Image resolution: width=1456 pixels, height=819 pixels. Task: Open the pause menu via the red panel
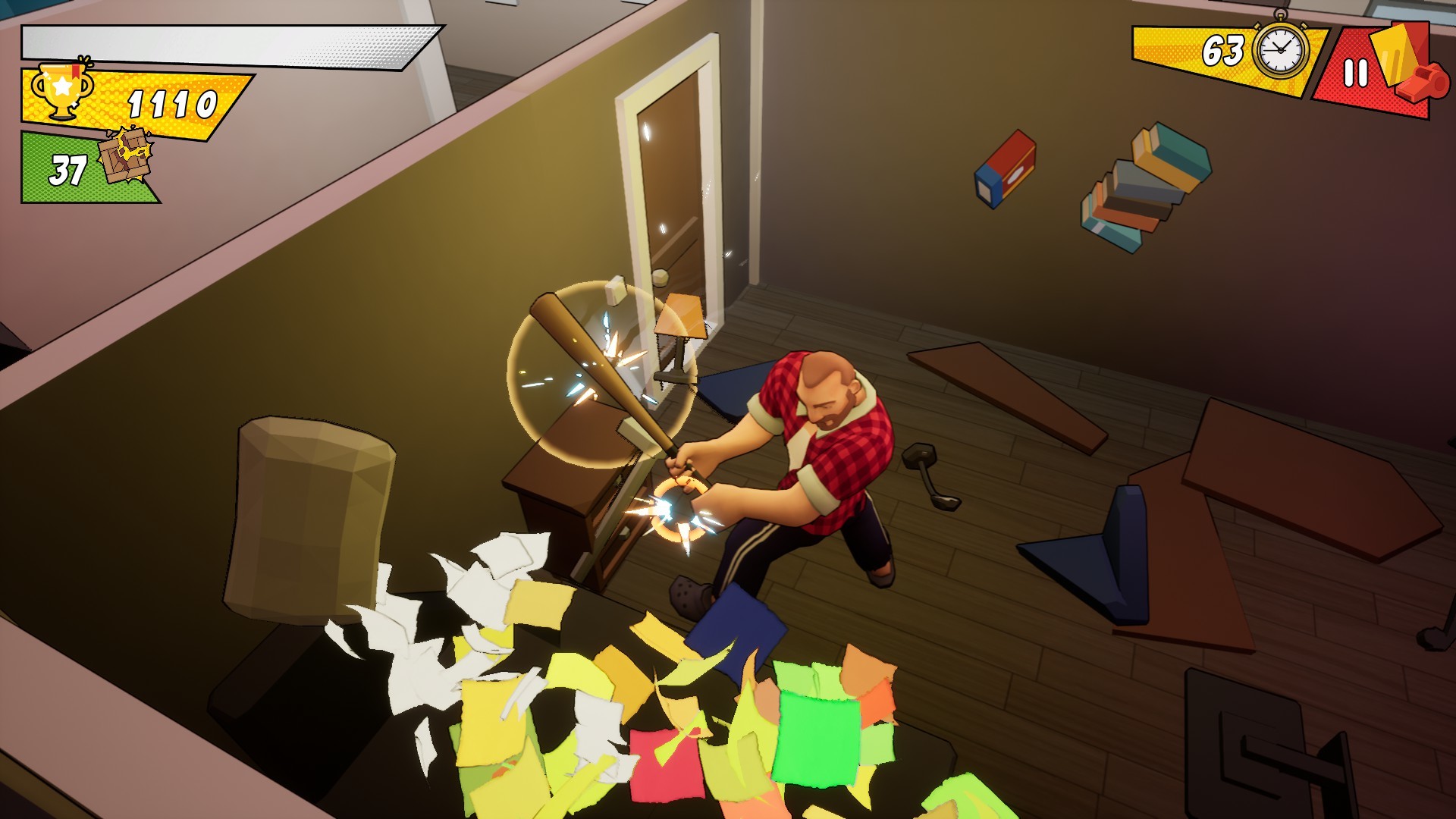pos(1356,73)
